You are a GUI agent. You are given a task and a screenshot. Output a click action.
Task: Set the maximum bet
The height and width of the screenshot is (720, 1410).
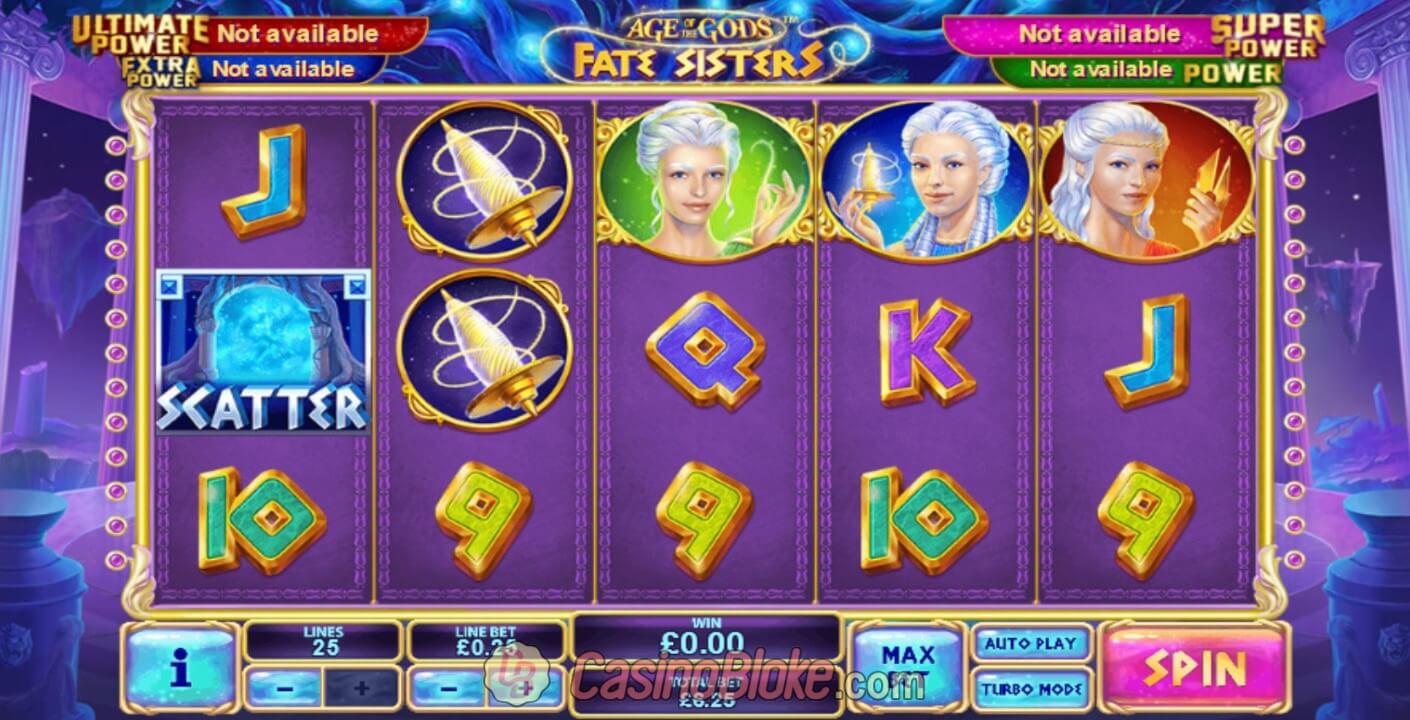pos(907,666)
